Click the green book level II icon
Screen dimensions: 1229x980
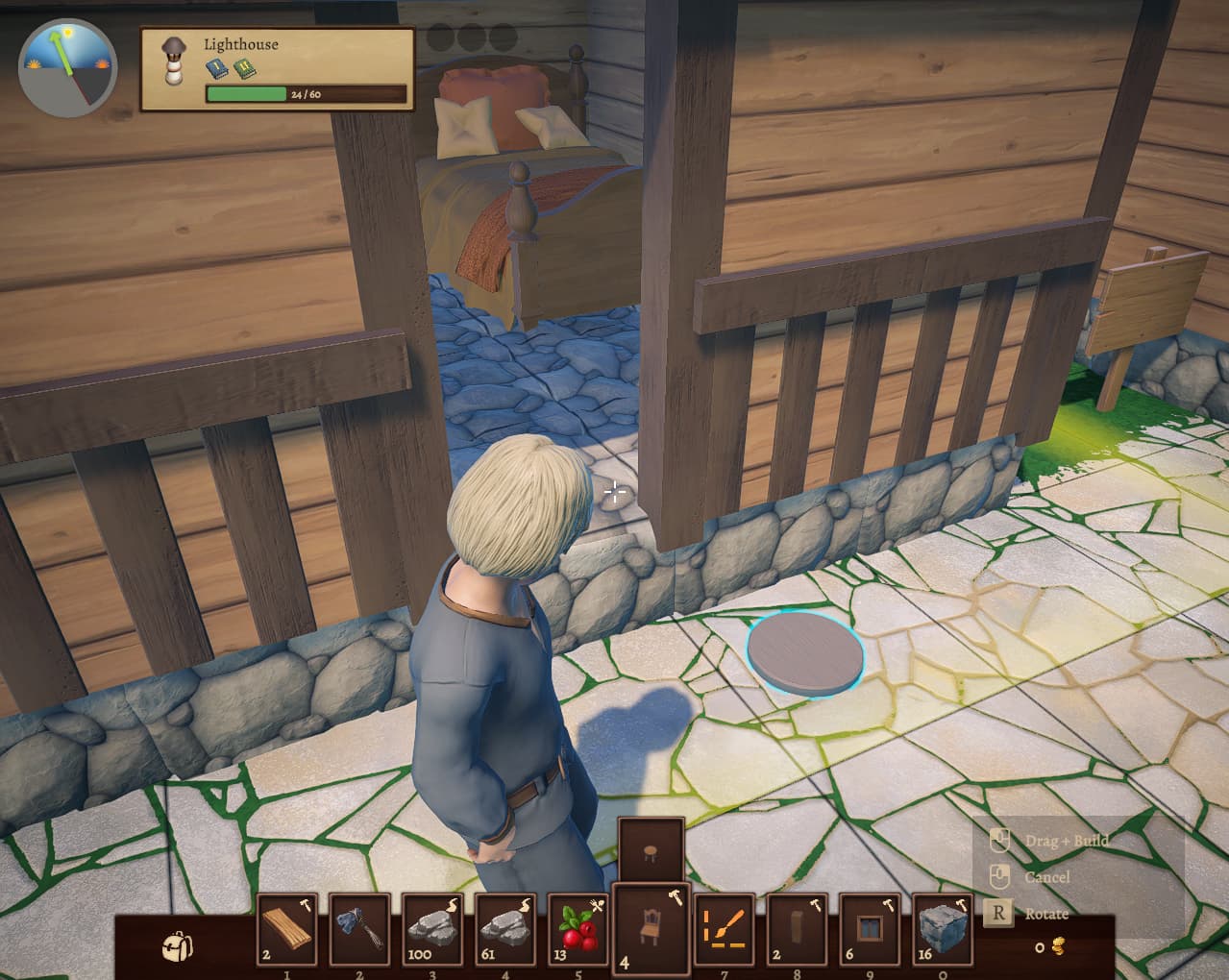[x=244, y=68]
